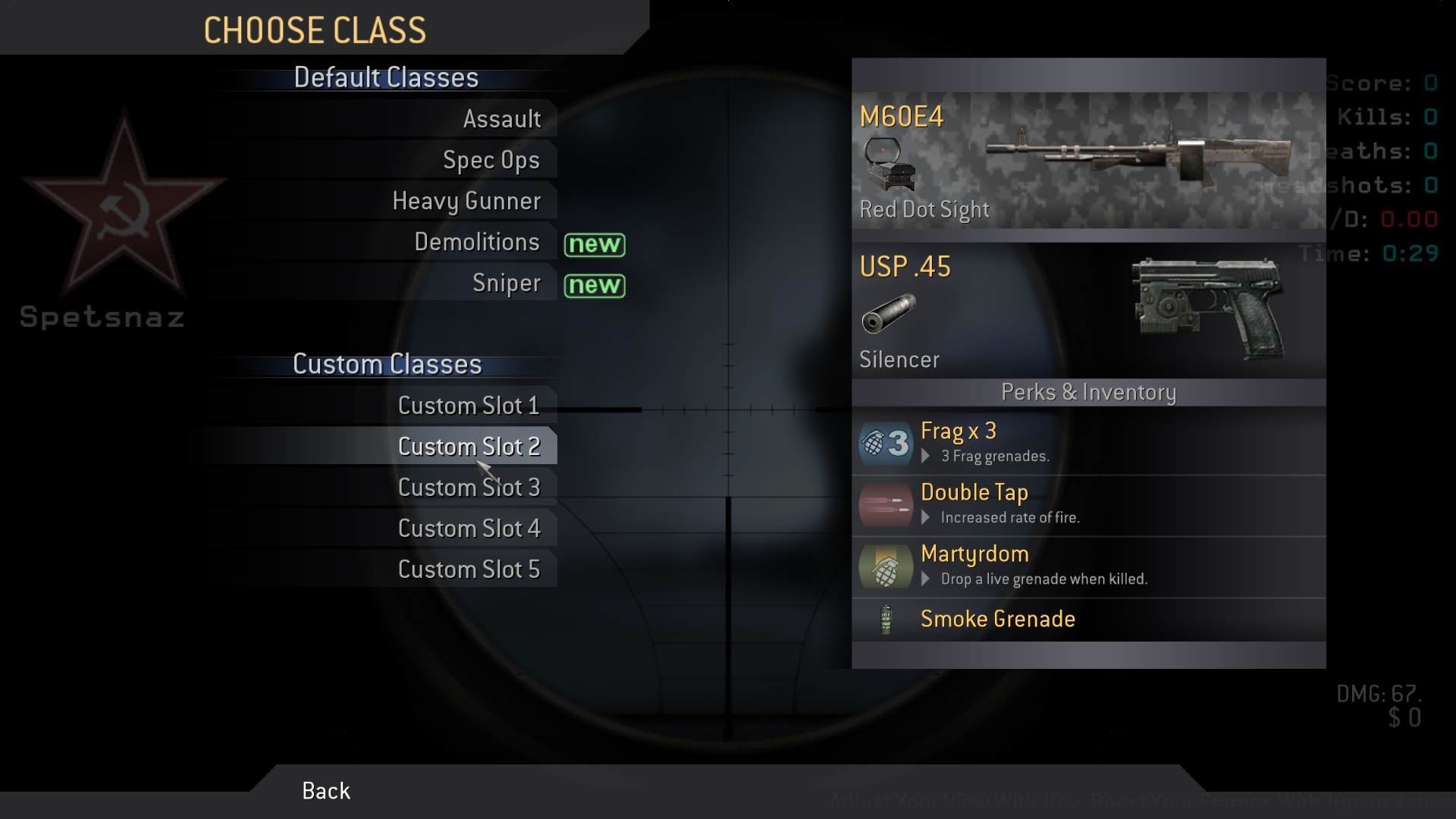
Task: Select the Assault default class
Action: point(501,119)
